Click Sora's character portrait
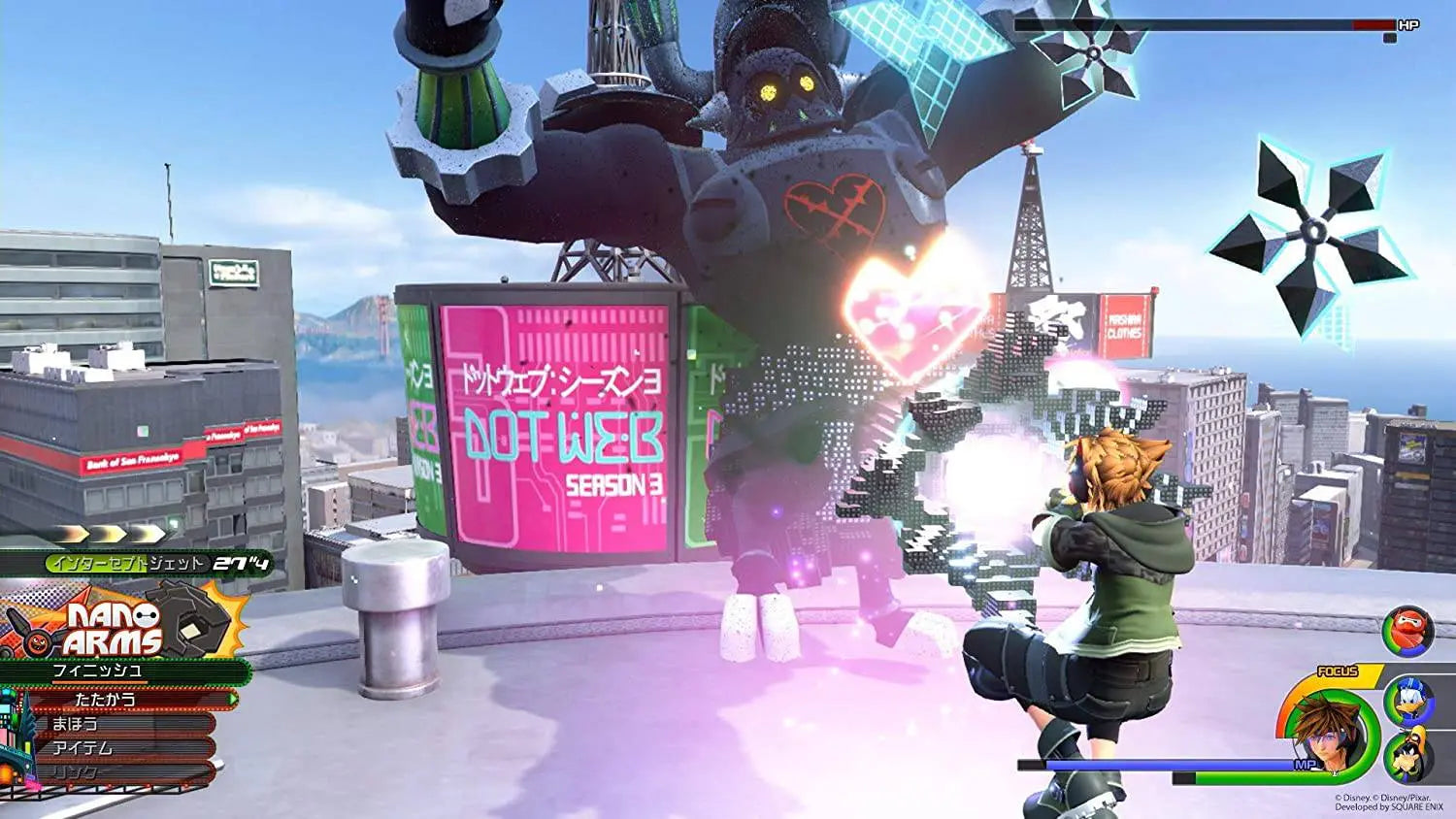Screen dimensions: 1456x819 pos(1328,741)
